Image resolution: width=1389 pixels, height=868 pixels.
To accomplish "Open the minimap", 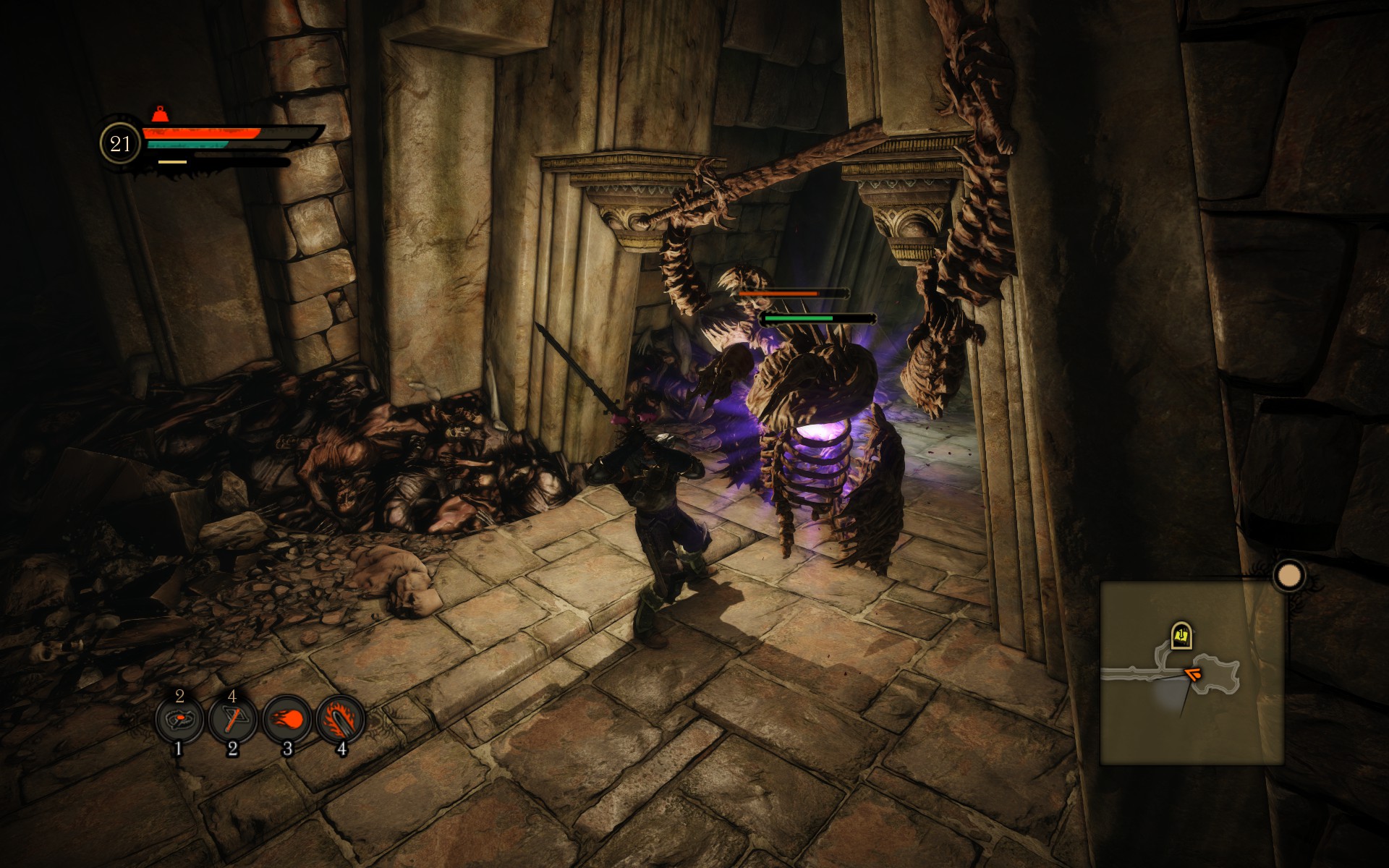I will point(1192,673).
